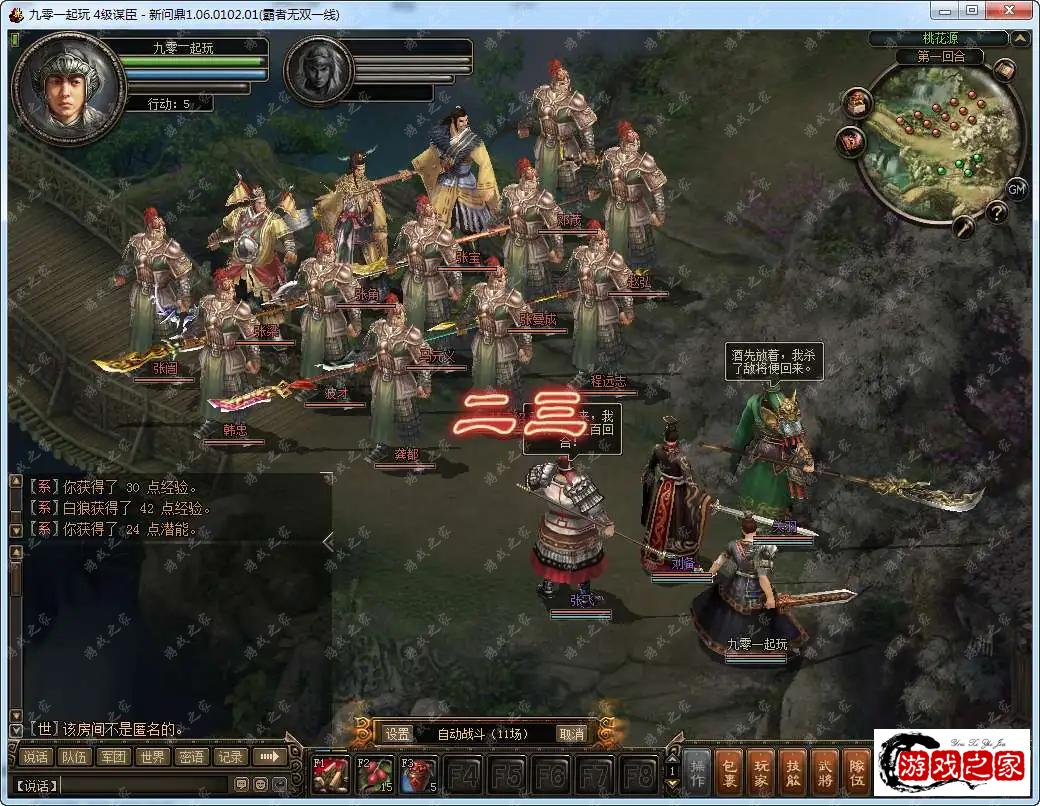This screenshot has height=806, width=1040.
Task: Open the 队伍 team panel
Action: (x=856, y=772)
